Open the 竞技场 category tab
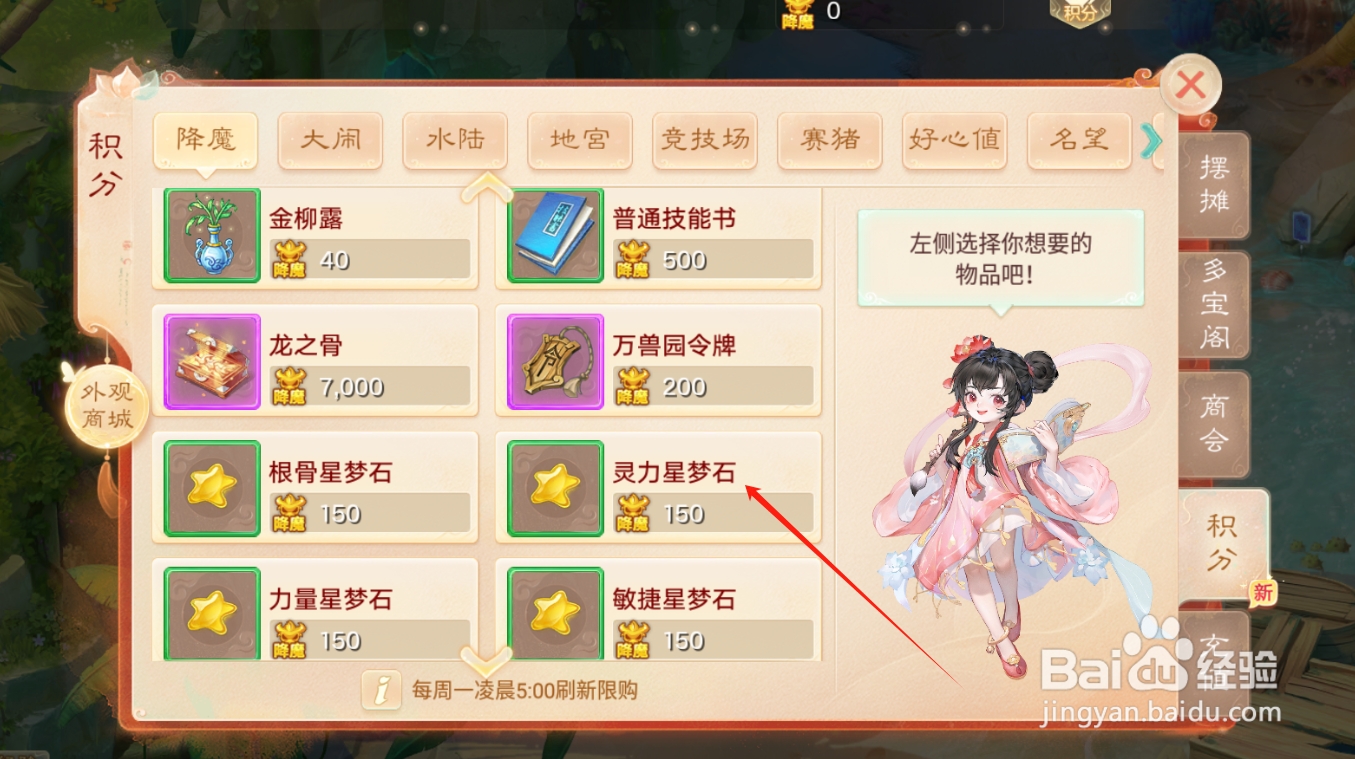Screen dimensions: 1355x759 click(704, 140)
